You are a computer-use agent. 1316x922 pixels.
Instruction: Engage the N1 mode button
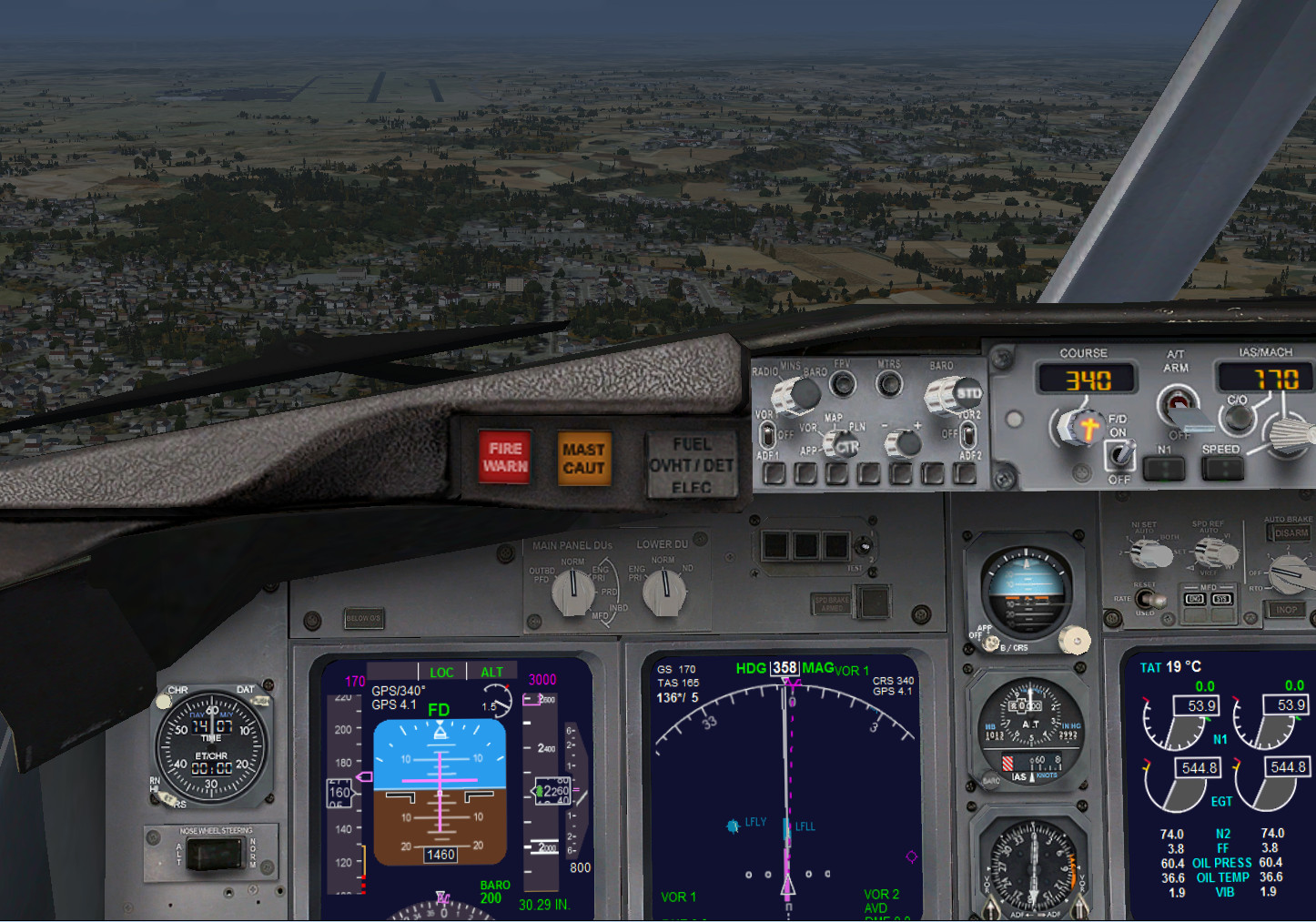(x=1164, y=469)
